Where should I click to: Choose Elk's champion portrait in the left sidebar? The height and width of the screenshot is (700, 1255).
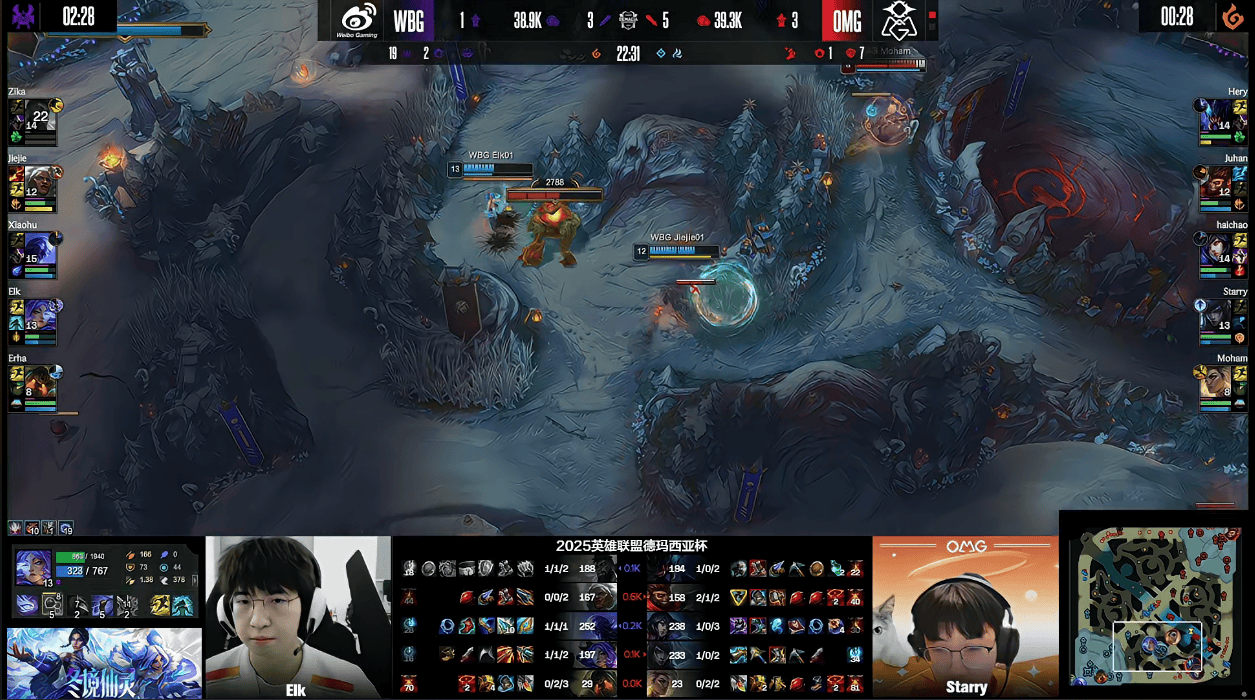click(x=42, y=314)
